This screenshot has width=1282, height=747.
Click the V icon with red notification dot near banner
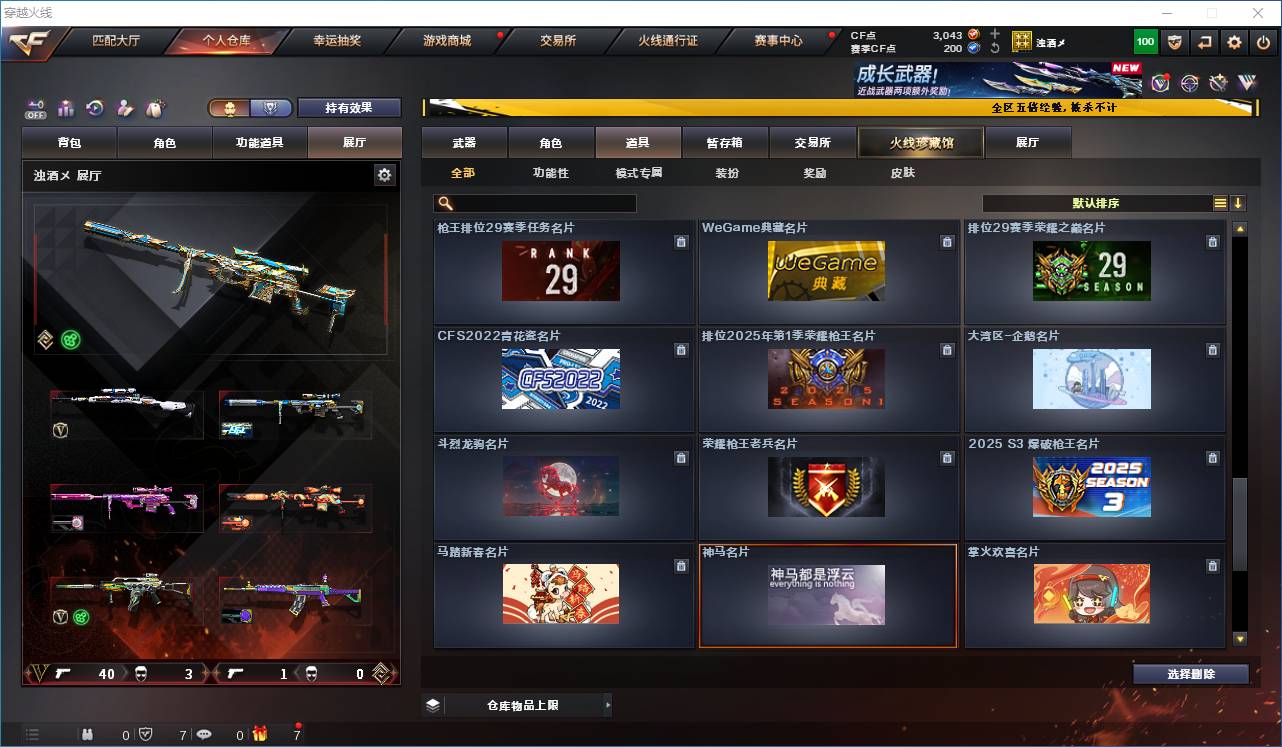coord(1161,84)
